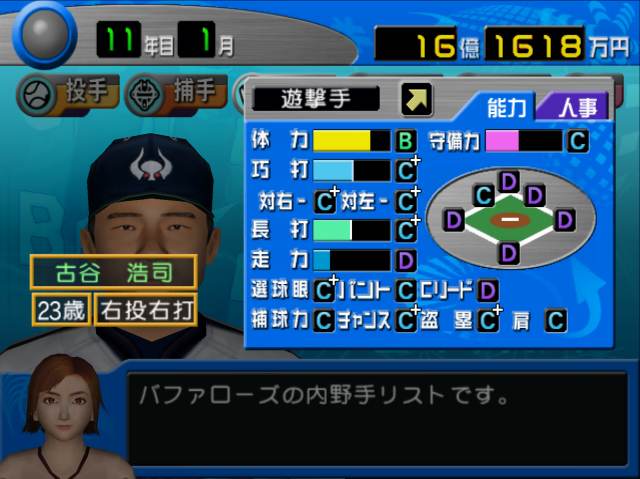Click the baseball diamond position chart
The height and width of the screenshot is (479, 640).
coord(510,216)
